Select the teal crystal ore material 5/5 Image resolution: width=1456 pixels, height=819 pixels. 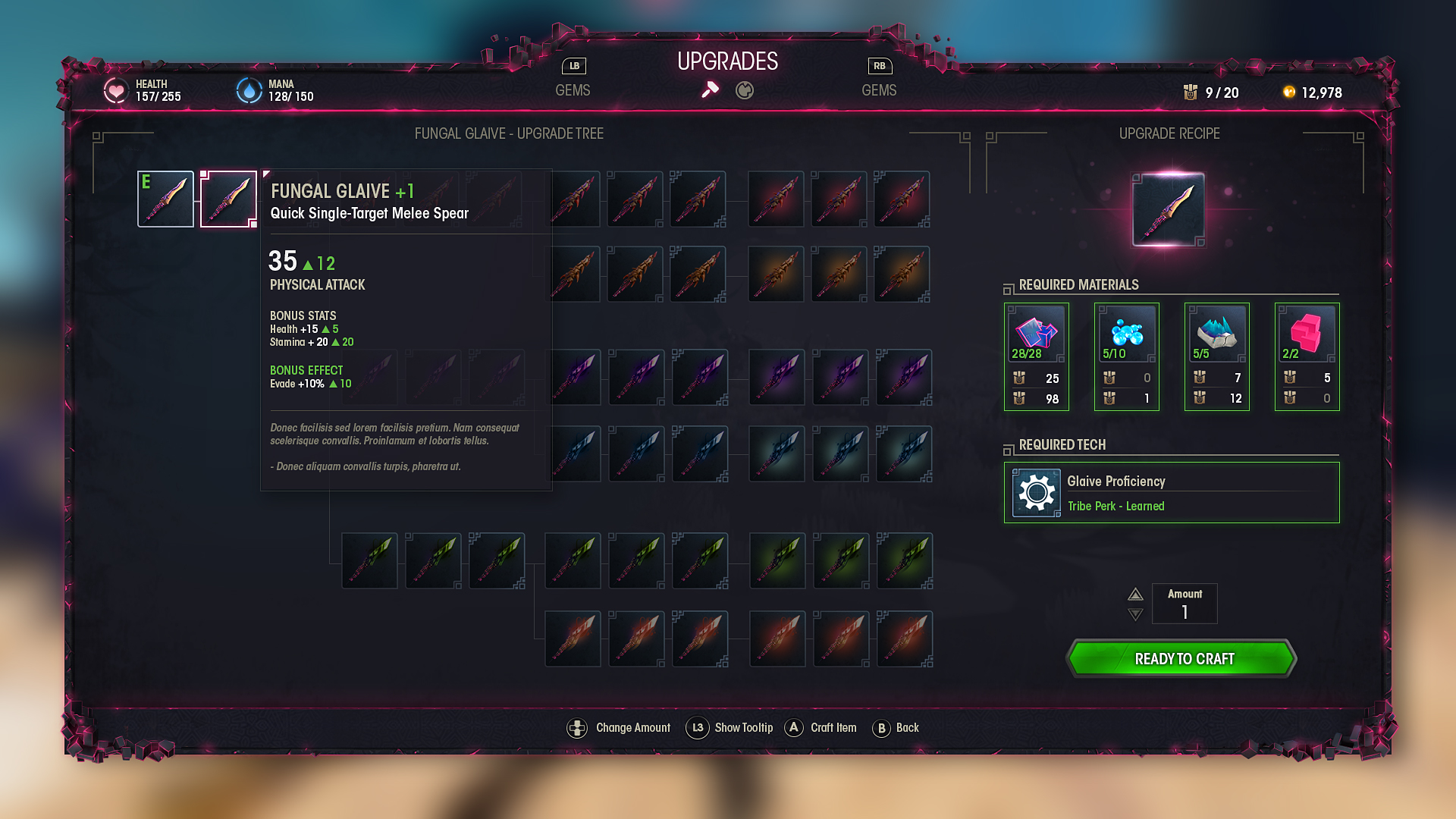point(1216,334)
